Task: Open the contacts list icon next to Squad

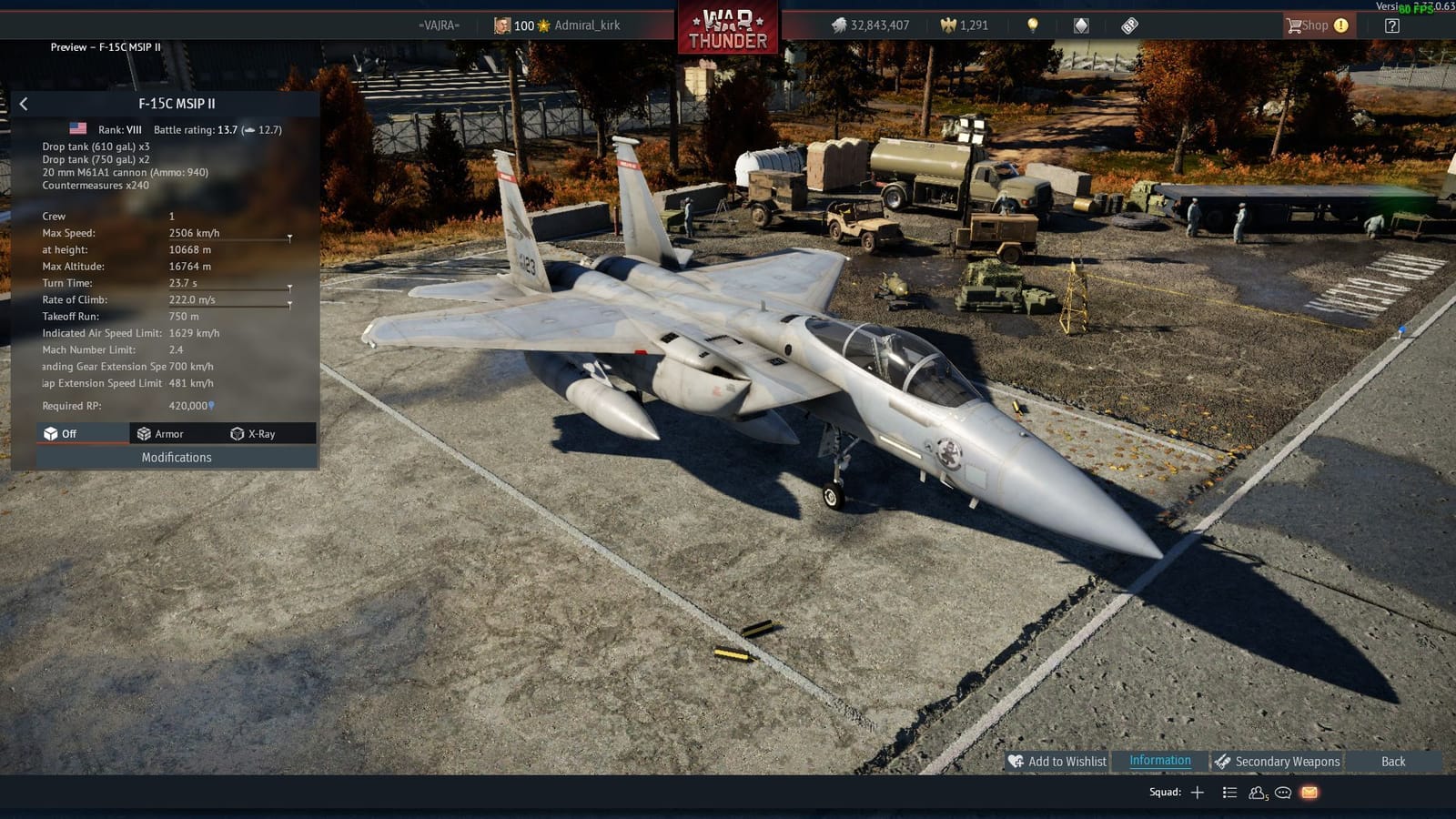Action: click(1258, 793)
